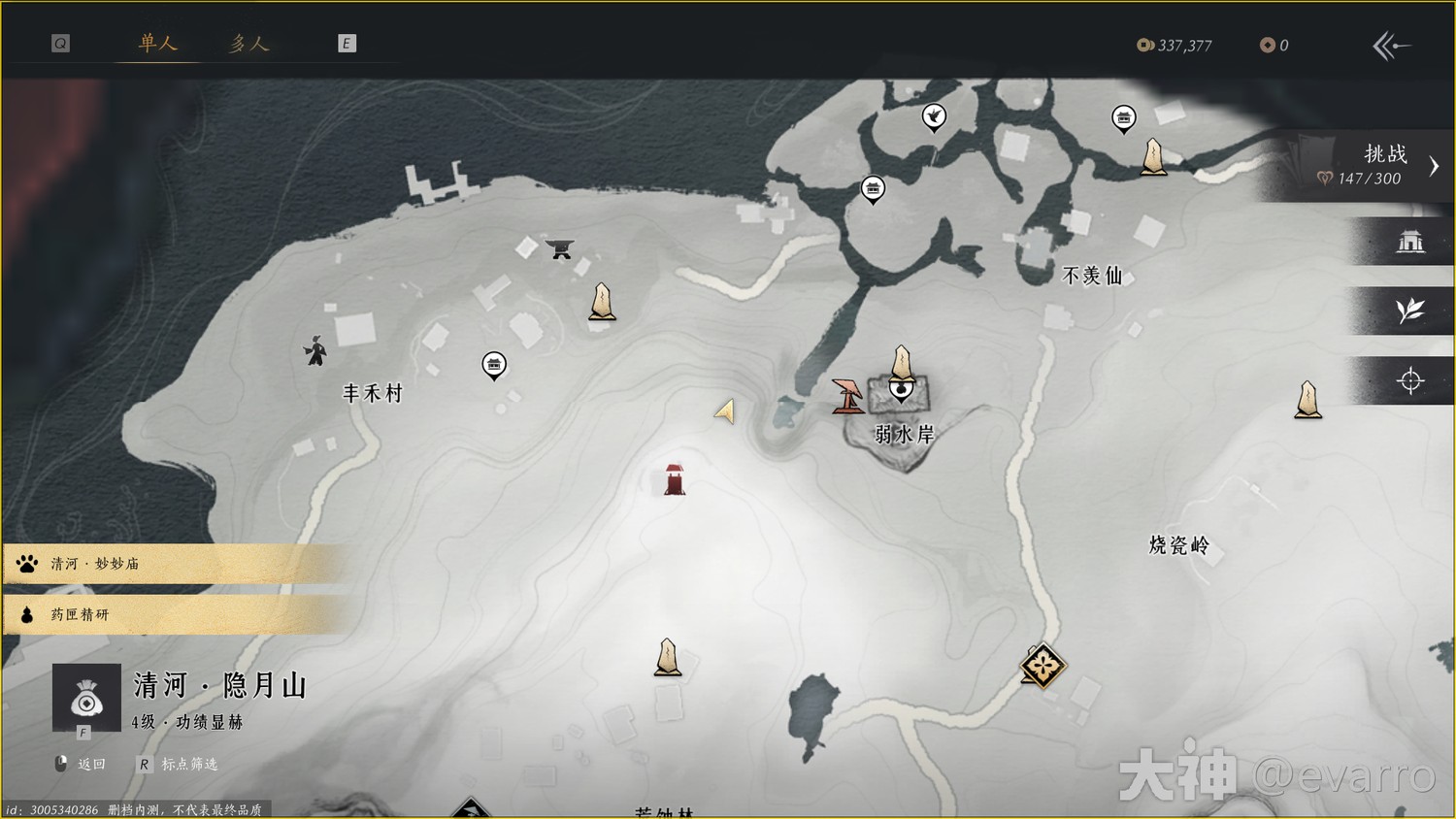Center map with the crosshair button

pyautogui.click(x=1409, y=380)
